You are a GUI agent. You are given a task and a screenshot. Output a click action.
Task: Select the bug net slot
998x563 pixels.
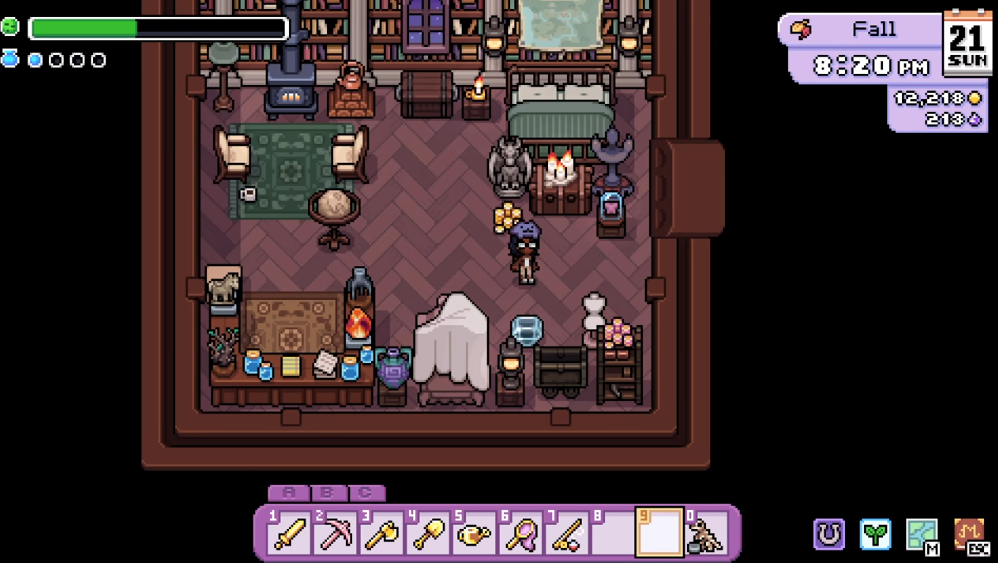520,533
